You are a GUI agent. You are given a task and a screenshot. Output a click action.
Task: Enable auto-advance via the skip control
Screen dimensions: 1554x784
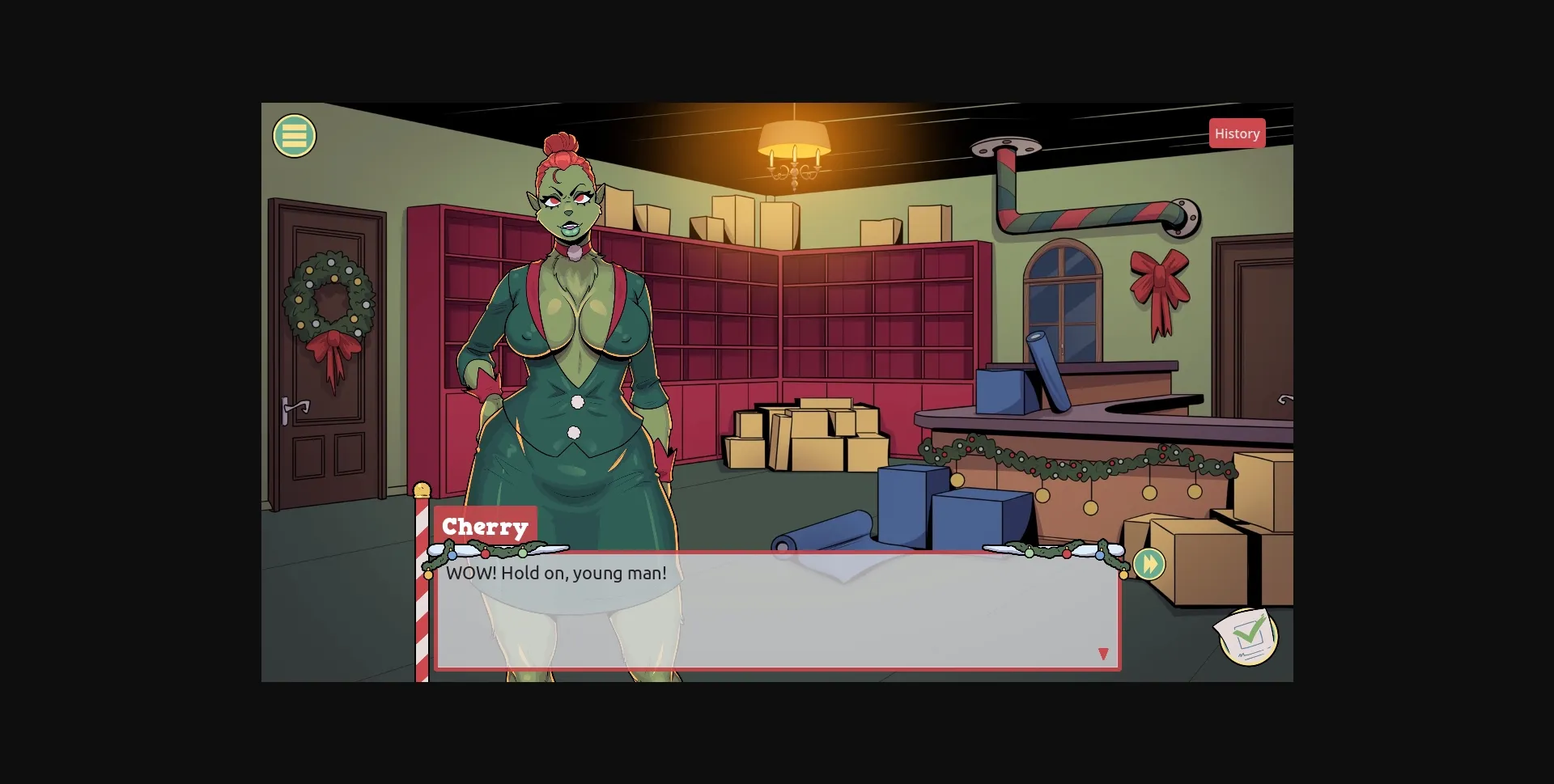pos(1149,564)
